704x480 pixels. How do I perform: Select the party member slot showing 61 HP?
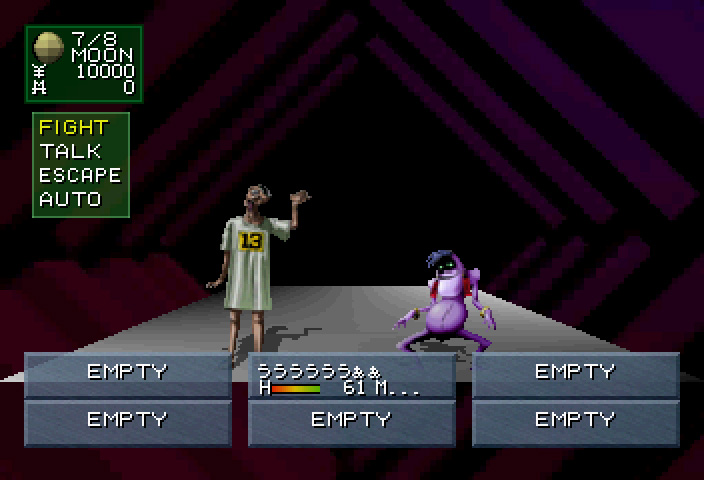point(351,378)
